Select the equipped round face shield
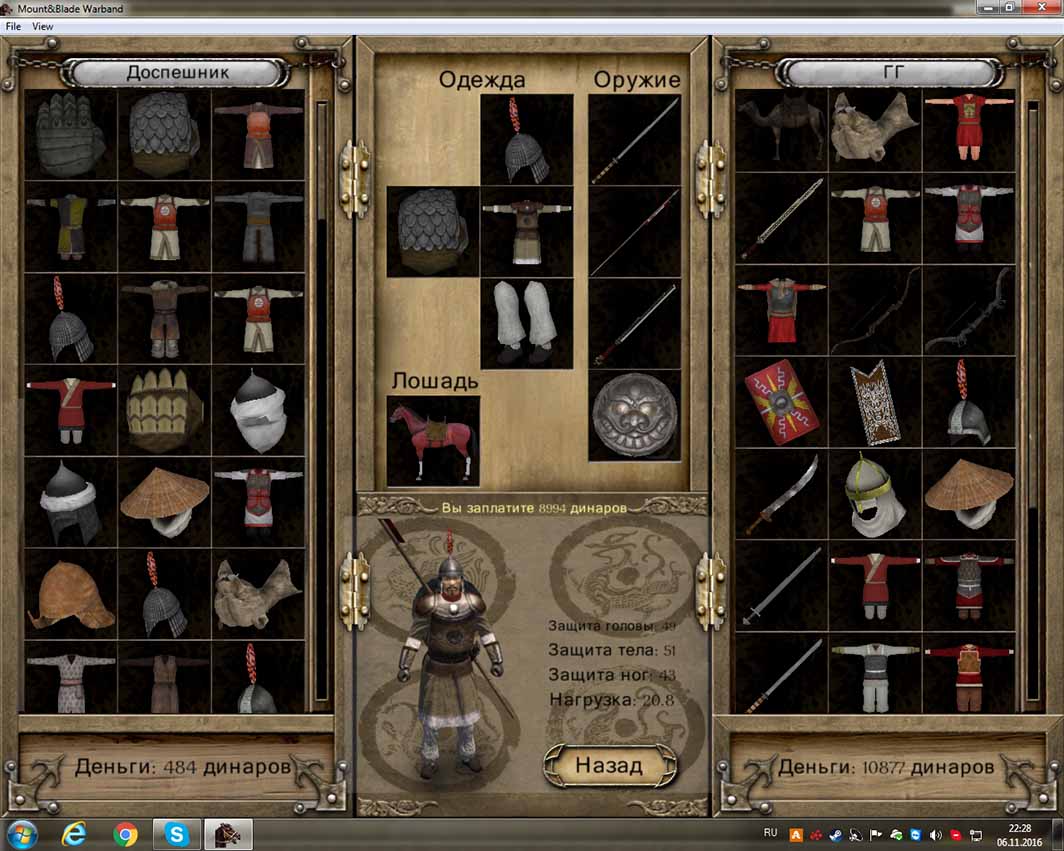1064x851 pixels. [634, 416]
